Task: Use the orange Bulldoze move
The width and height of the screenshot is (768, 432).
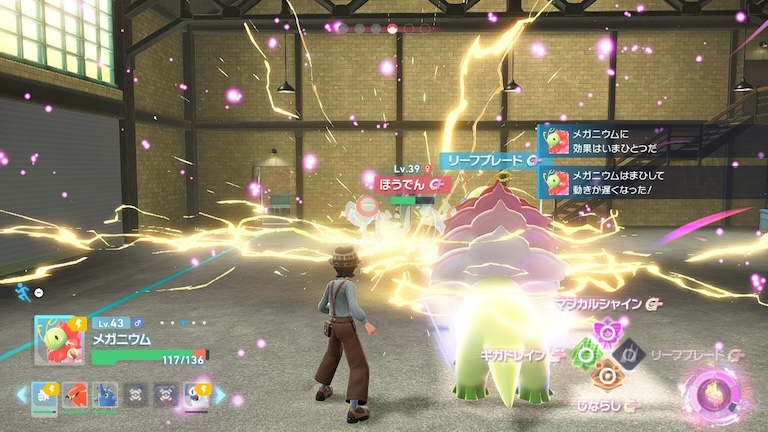Action: (x=605, y=376)
